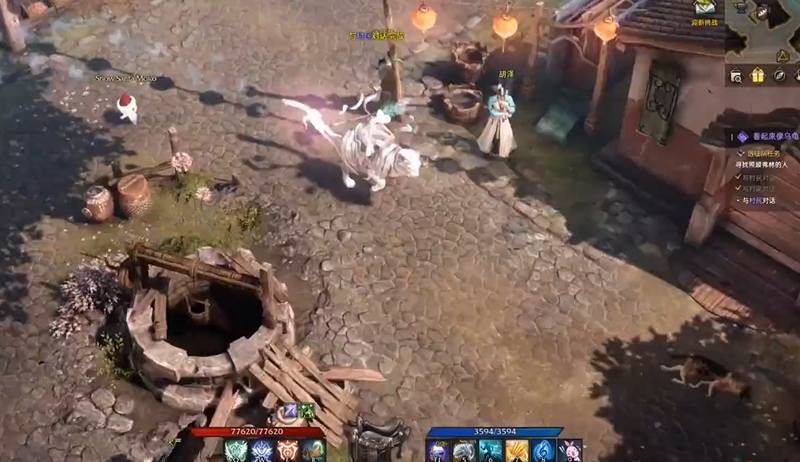Trigger the teal horse skill icon

[314, 451]
